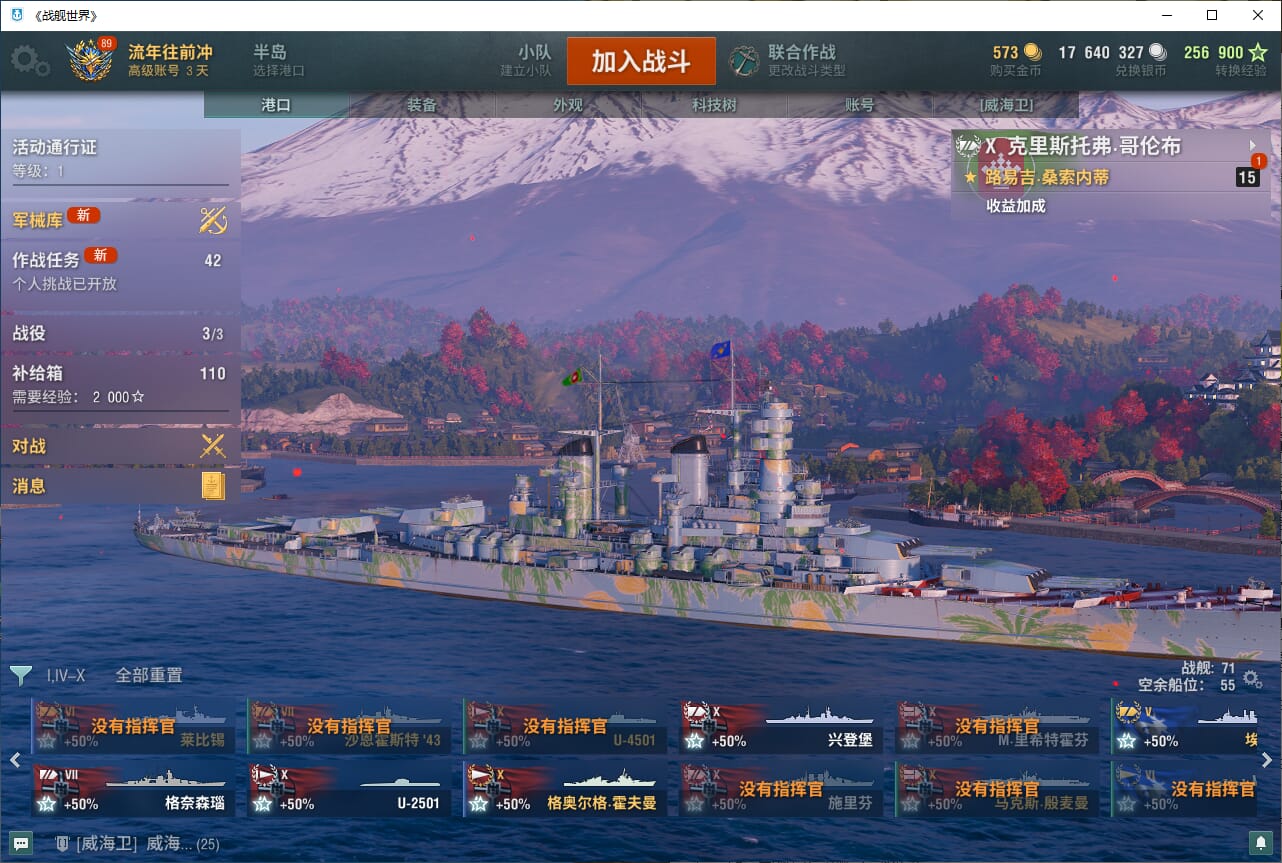Select the 兴登堡 ship in carousel
The height and width of the screenshot is (863, 1282).
point(780,727)
